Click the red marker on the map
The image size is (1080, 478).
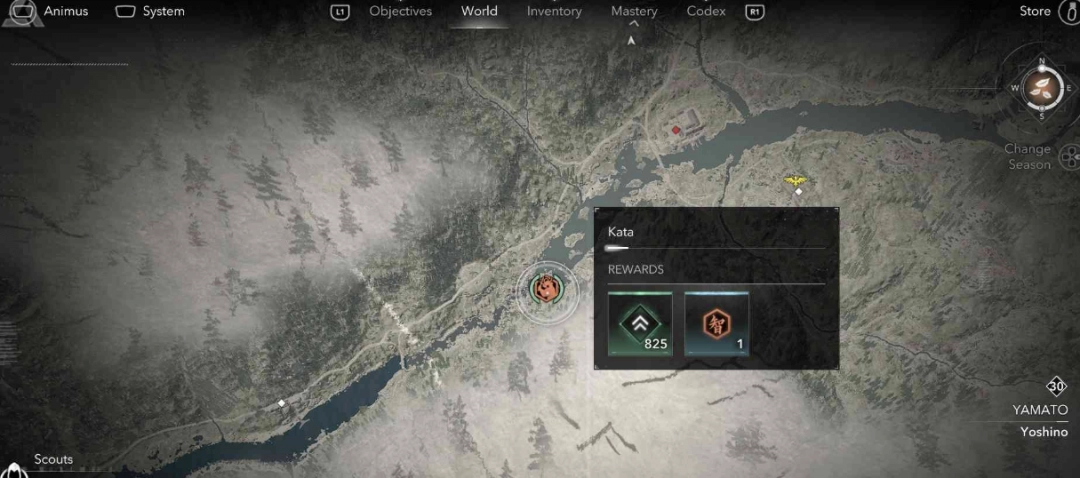[x=676, y=129]
